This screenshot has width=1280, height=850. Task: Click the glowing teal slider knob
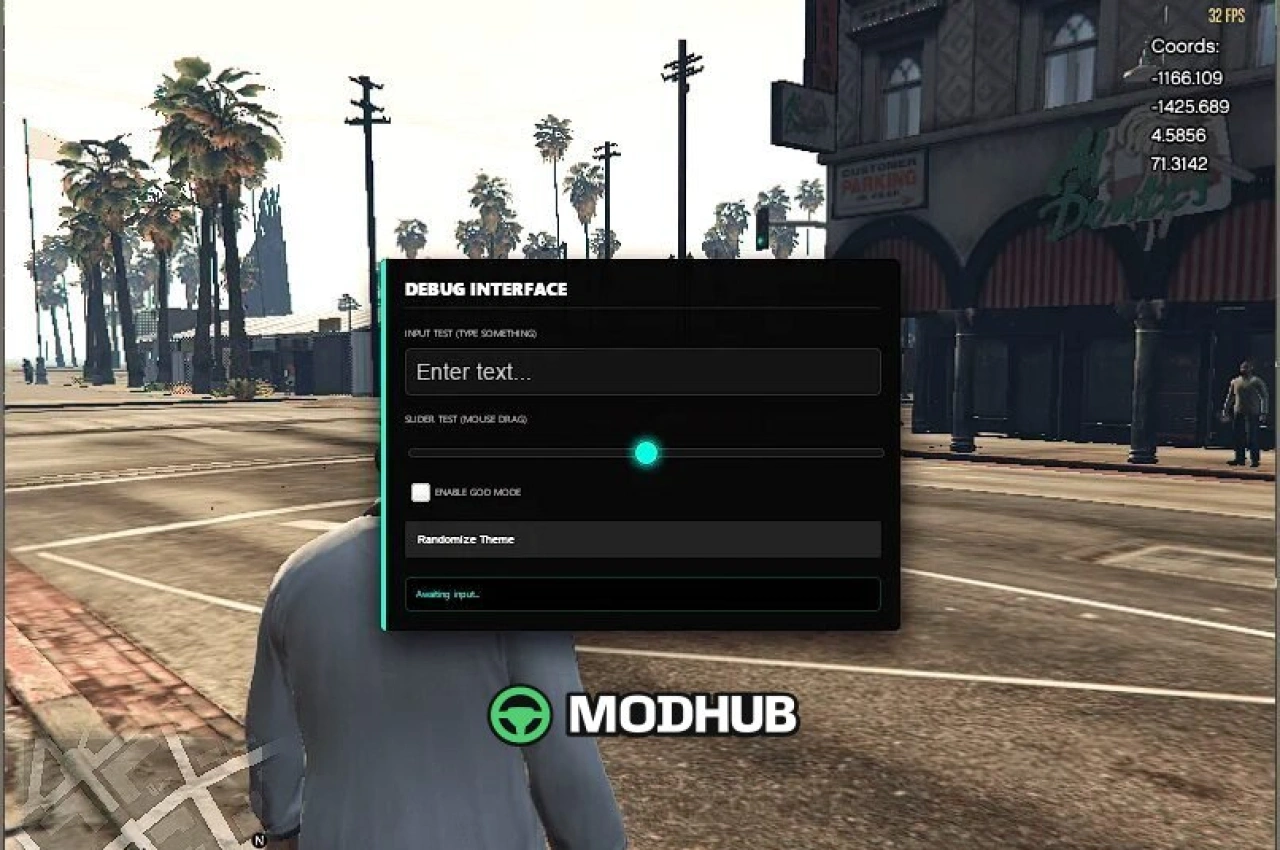coord(645,453)
